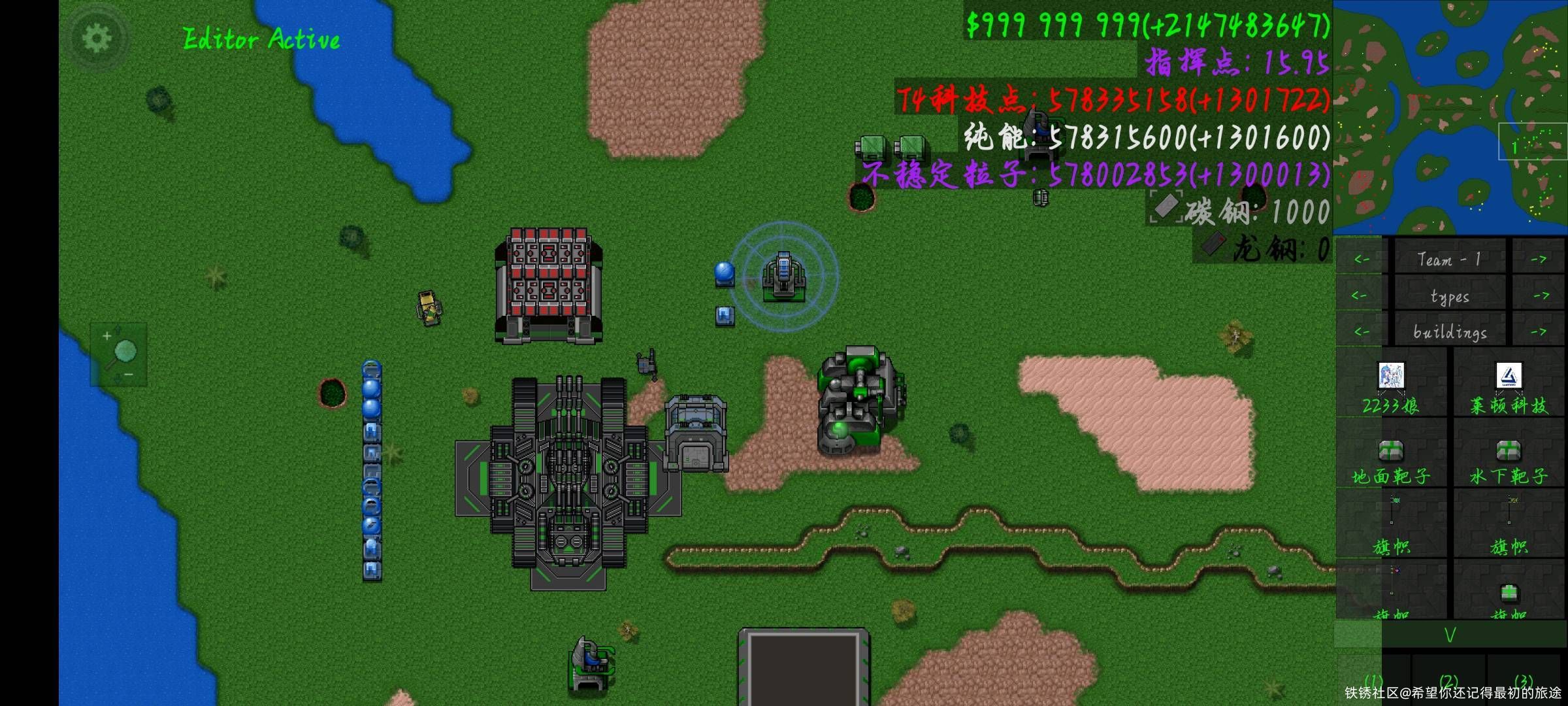
Task: Click the left arrow beside types
Action: 1361,295
